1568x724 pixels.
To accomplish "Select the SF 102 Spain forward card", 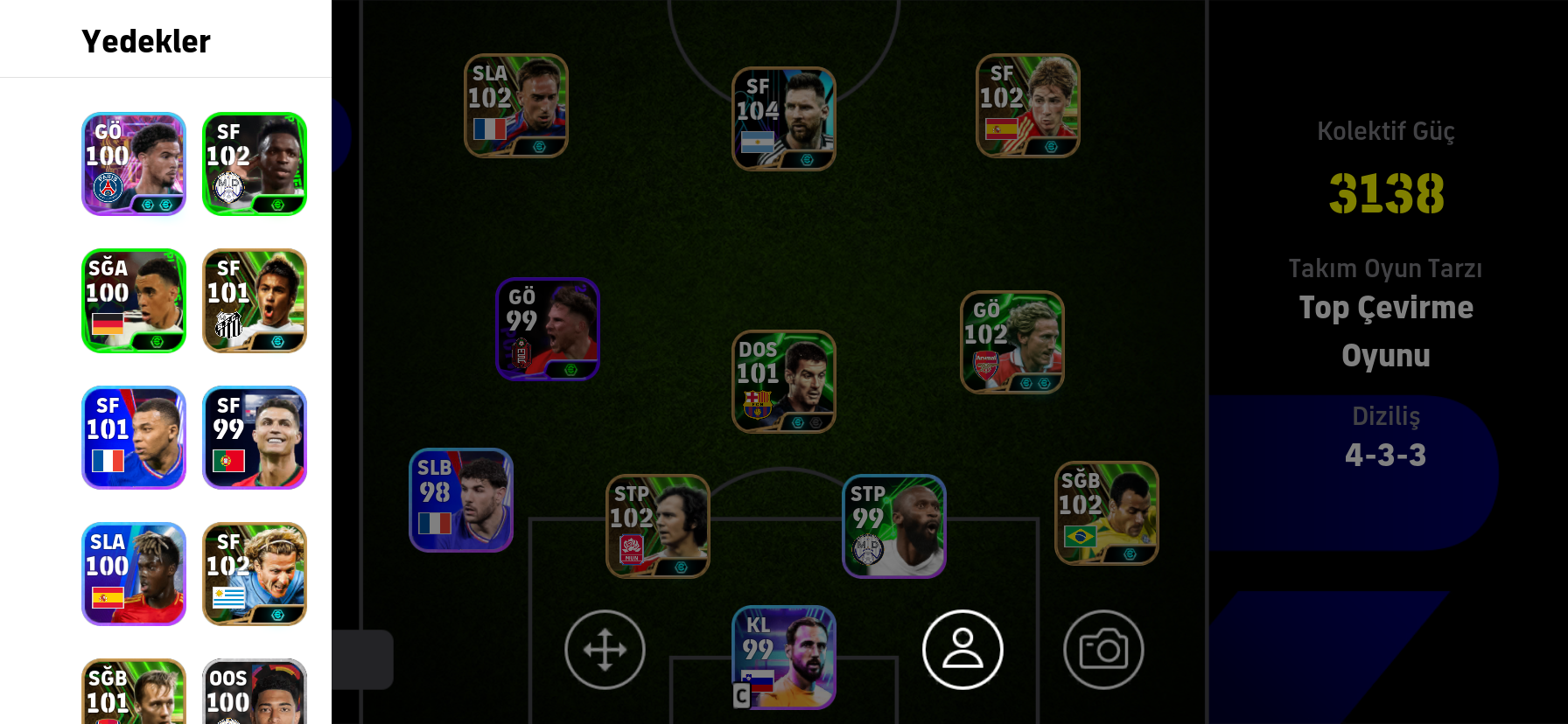I will pos(1028,106).
